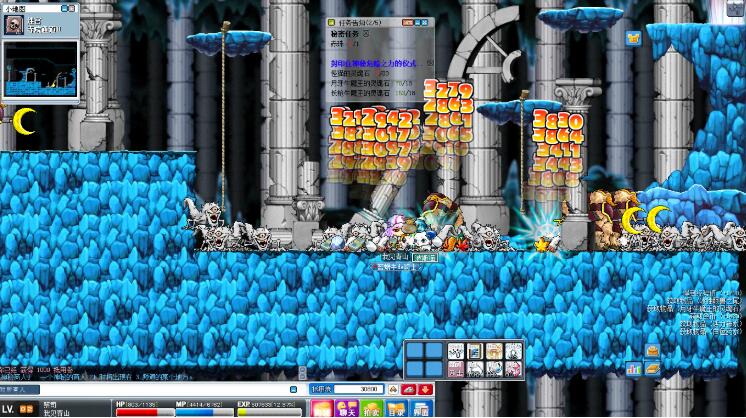746x418 pixels.
Task: Click the bar chart ranking icon
Action: 633,369
